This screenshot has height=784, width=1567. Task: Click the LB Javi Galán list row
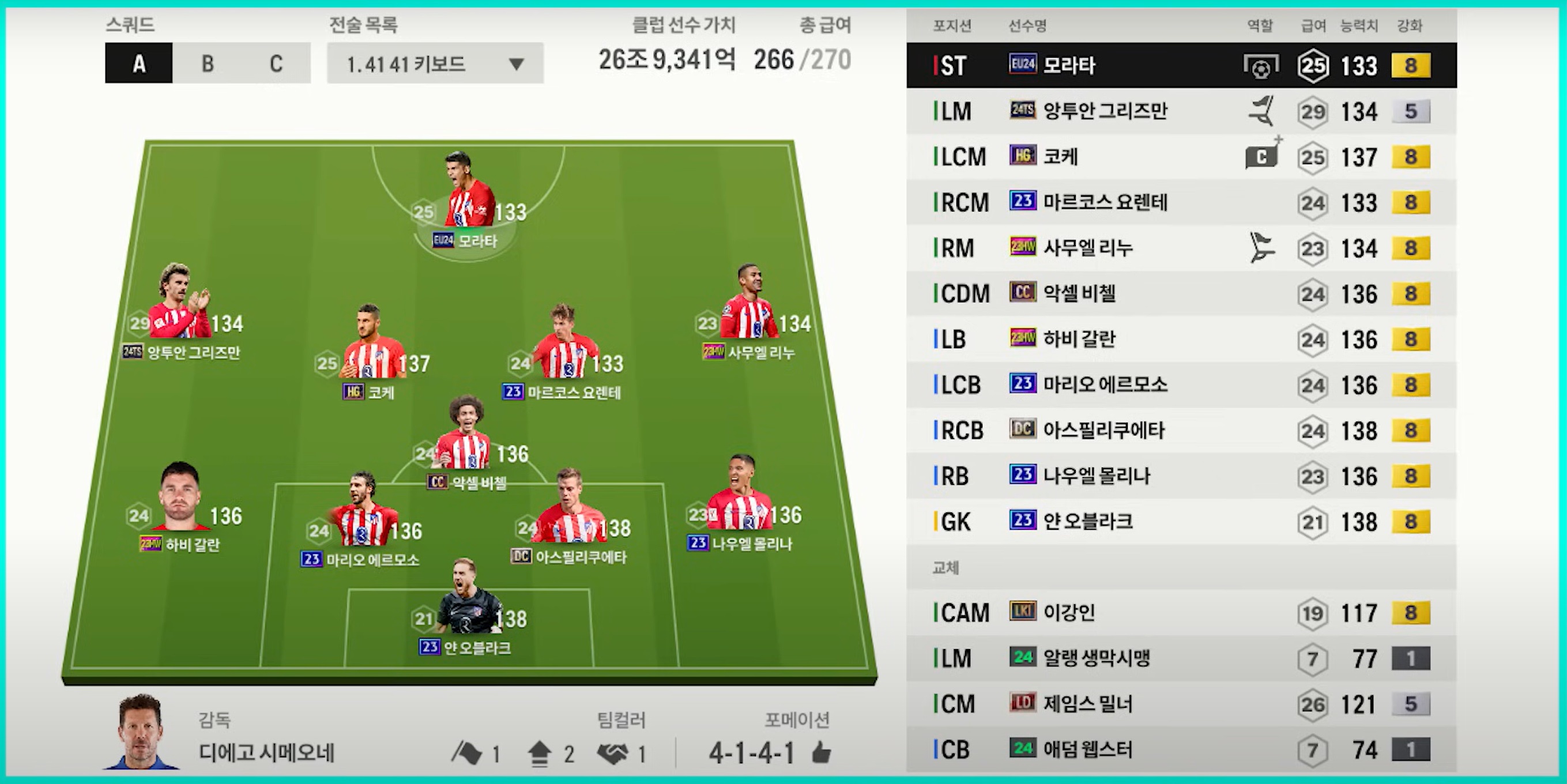(1181, 340)
